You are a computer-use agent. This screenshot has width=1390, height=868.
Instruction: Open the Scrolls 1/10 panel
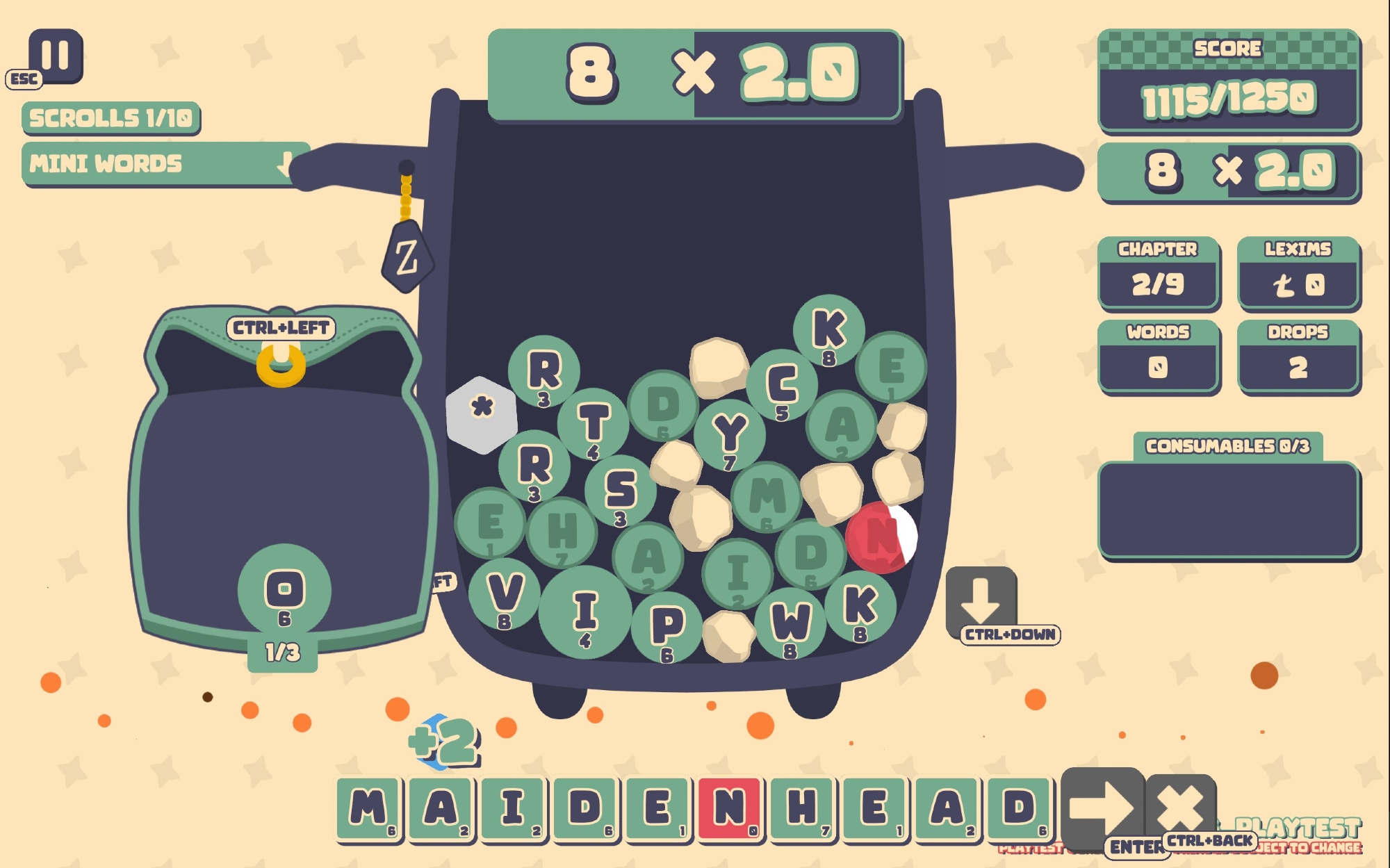(x=111, y=118)
